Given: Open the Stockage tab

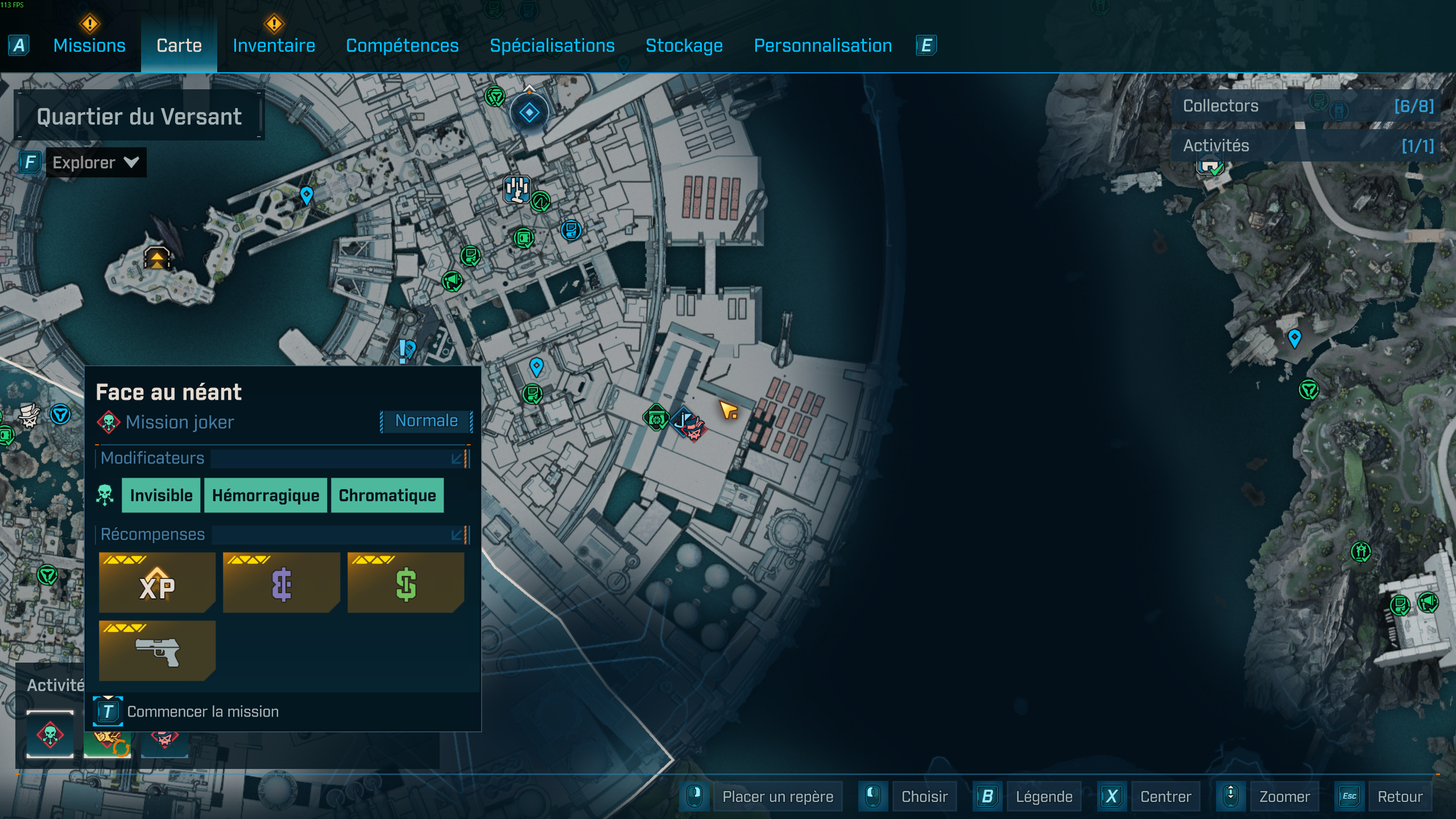Looking at the screenshot, I should click(684, 45).
